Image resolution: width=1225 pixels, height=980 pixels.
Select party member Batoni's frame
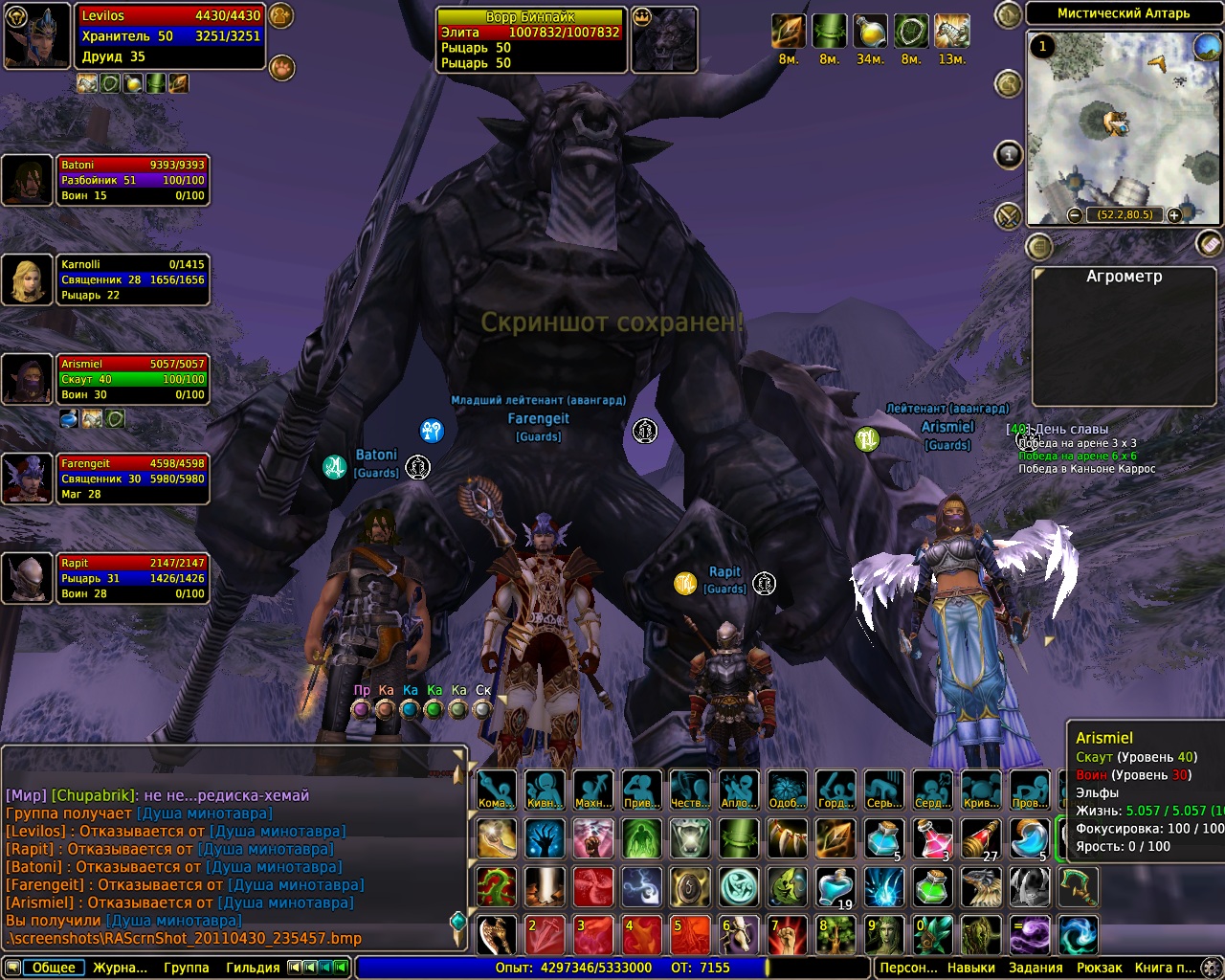pos(132,180)
